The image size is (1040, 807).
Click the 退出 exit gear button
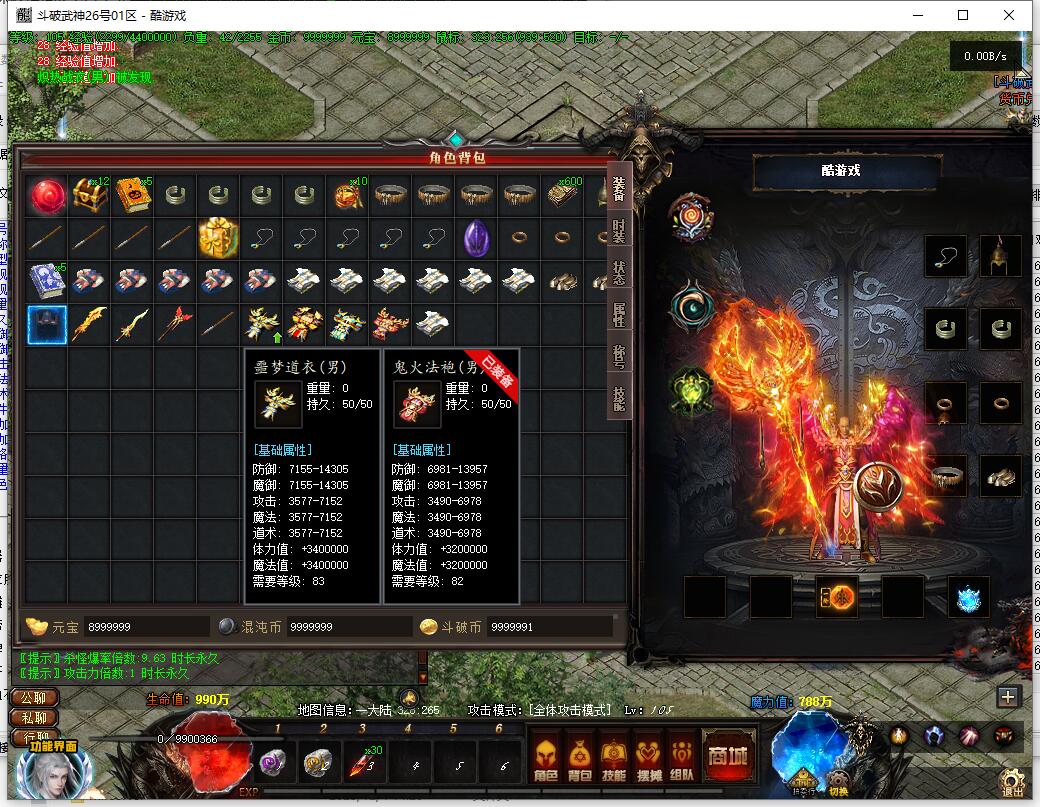click(x=1013, y=782)
